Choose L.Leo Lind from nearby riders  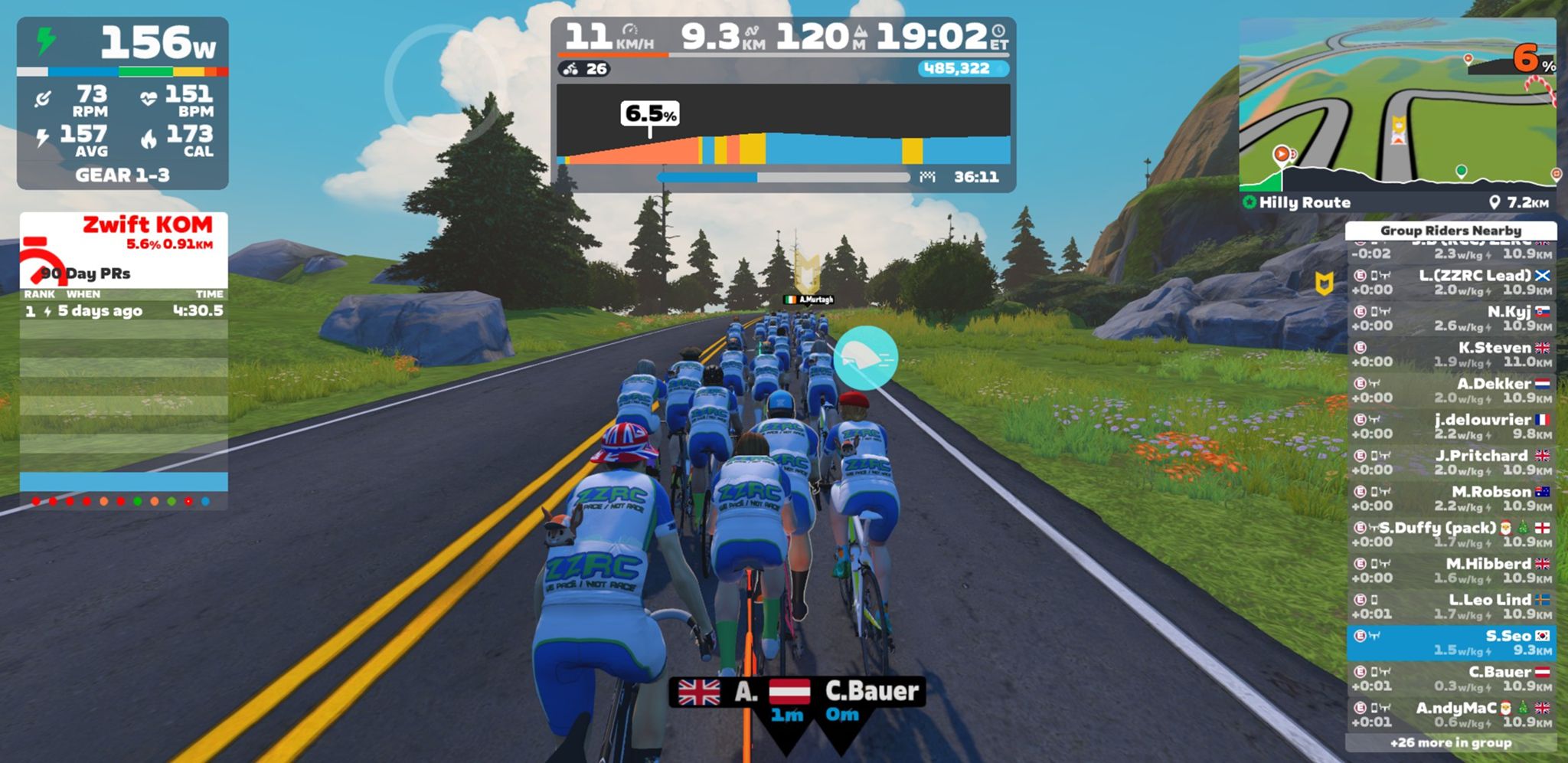coord(1451,606)
